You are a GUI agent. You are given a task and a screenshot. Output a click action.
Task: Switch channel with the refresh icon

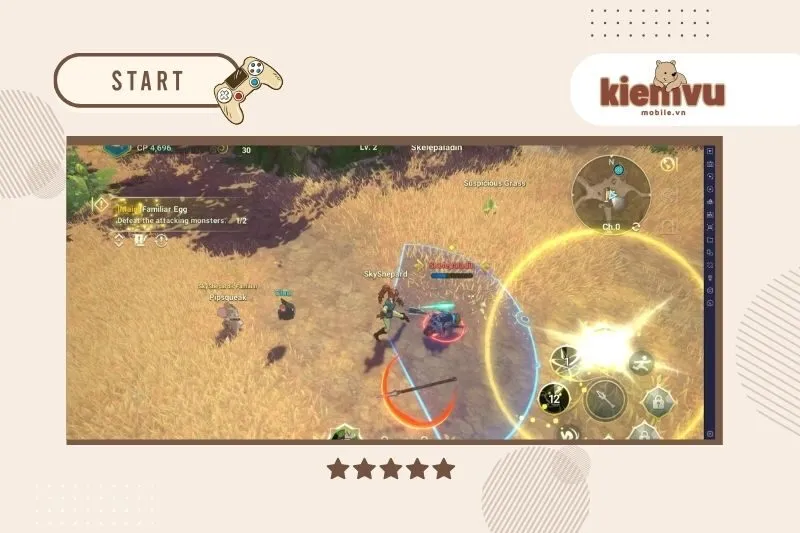(x=637, y=227)
